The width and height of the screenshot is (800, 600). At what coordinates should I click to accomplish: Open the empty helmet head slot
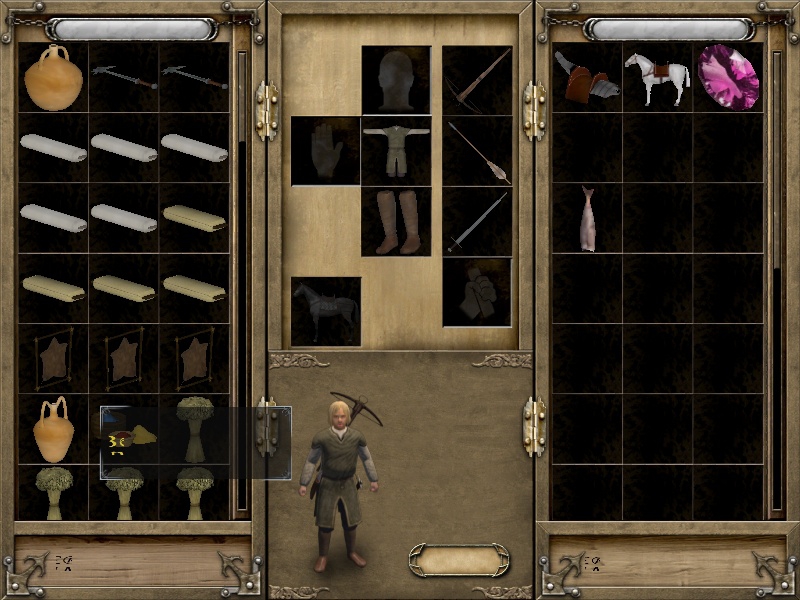pyautogui.click(x=396, y=80)
